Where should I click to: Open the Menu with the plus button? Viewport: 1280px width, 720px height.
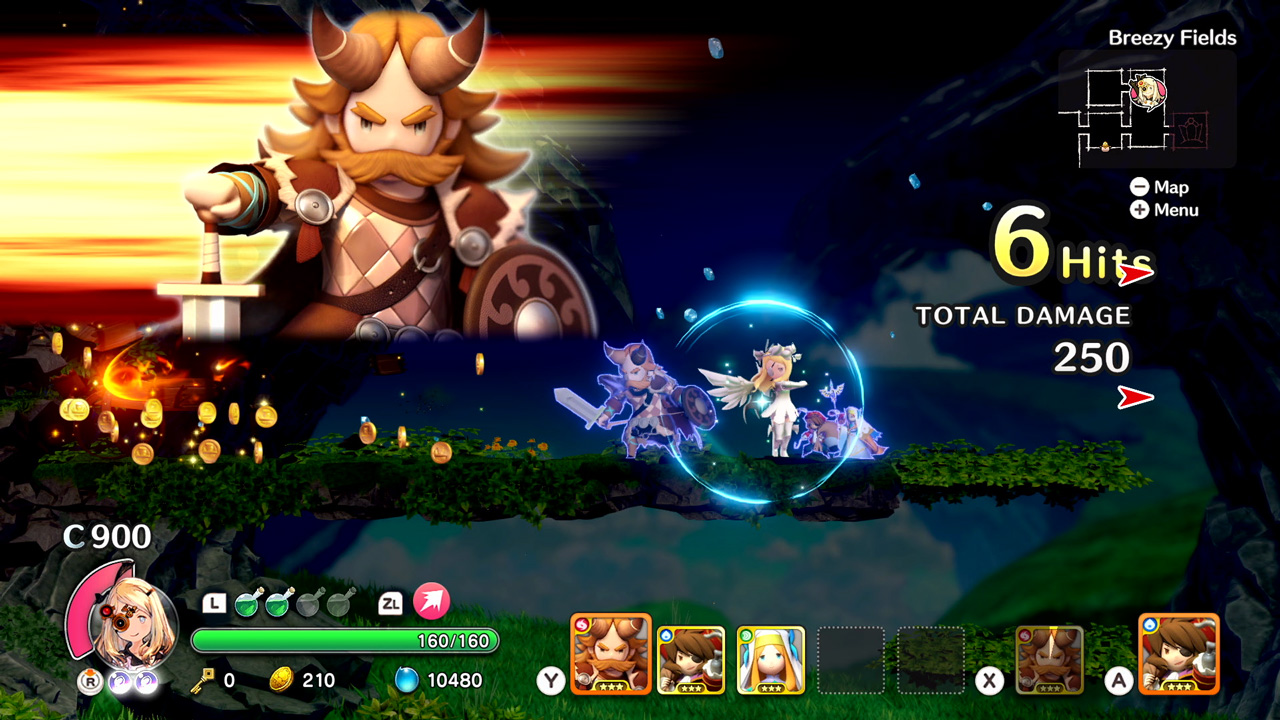click(1141, 210)
